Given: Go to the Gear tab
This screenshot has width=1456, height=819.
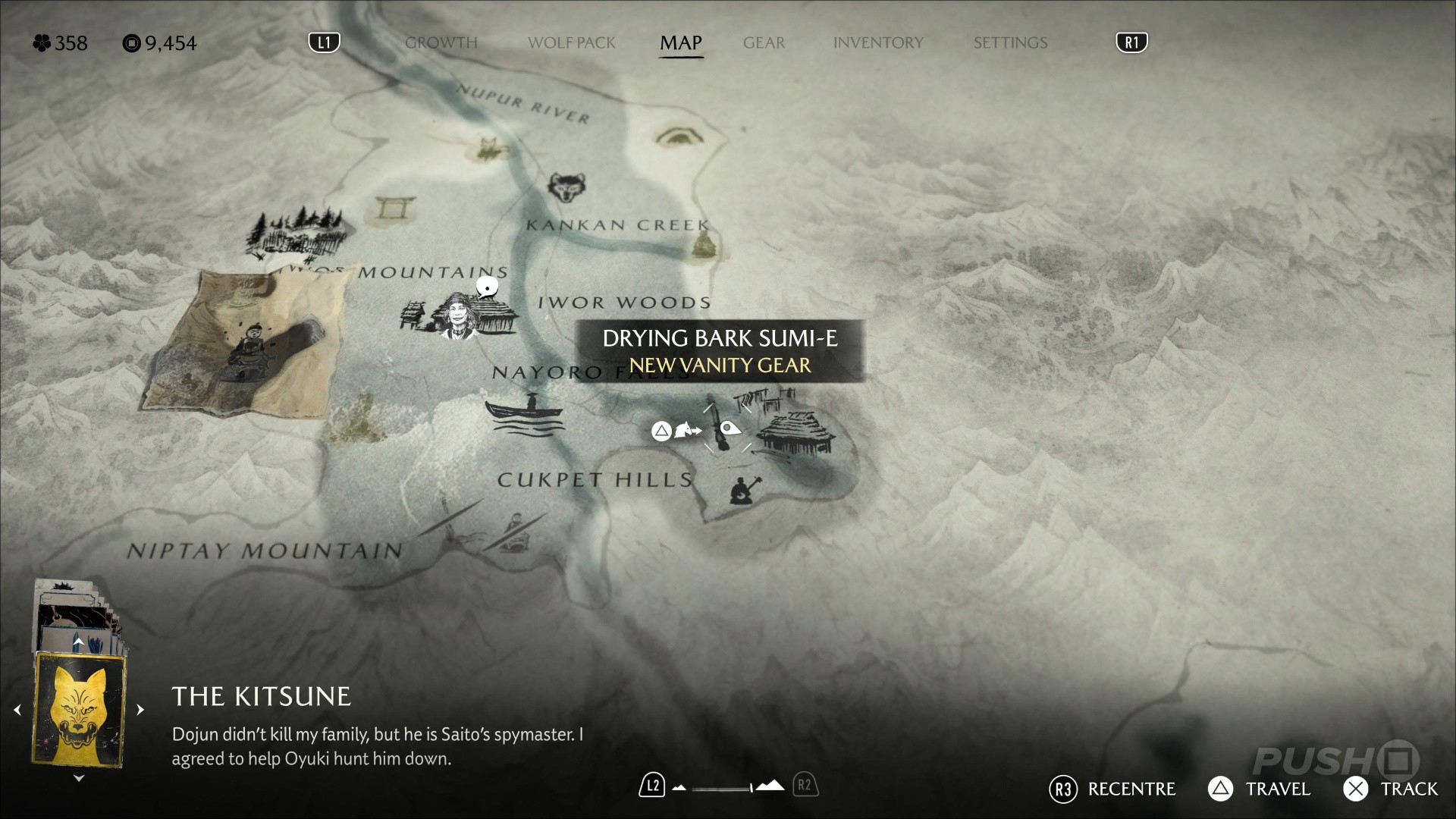Looking at the screenshot, I should [x=764, y=42].
